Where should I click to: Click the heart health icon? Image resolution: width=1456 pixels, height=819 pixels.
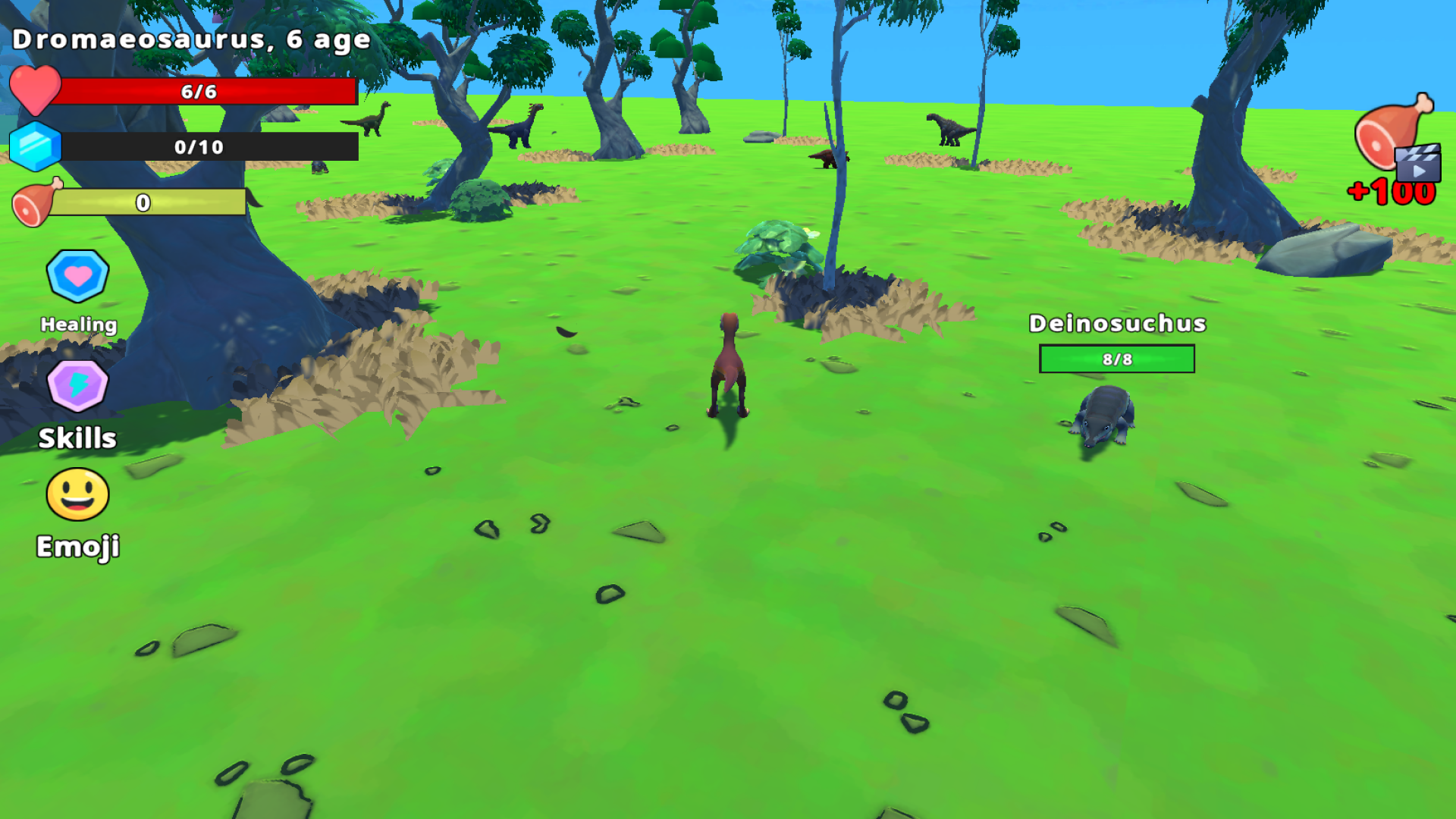point(36,91)
